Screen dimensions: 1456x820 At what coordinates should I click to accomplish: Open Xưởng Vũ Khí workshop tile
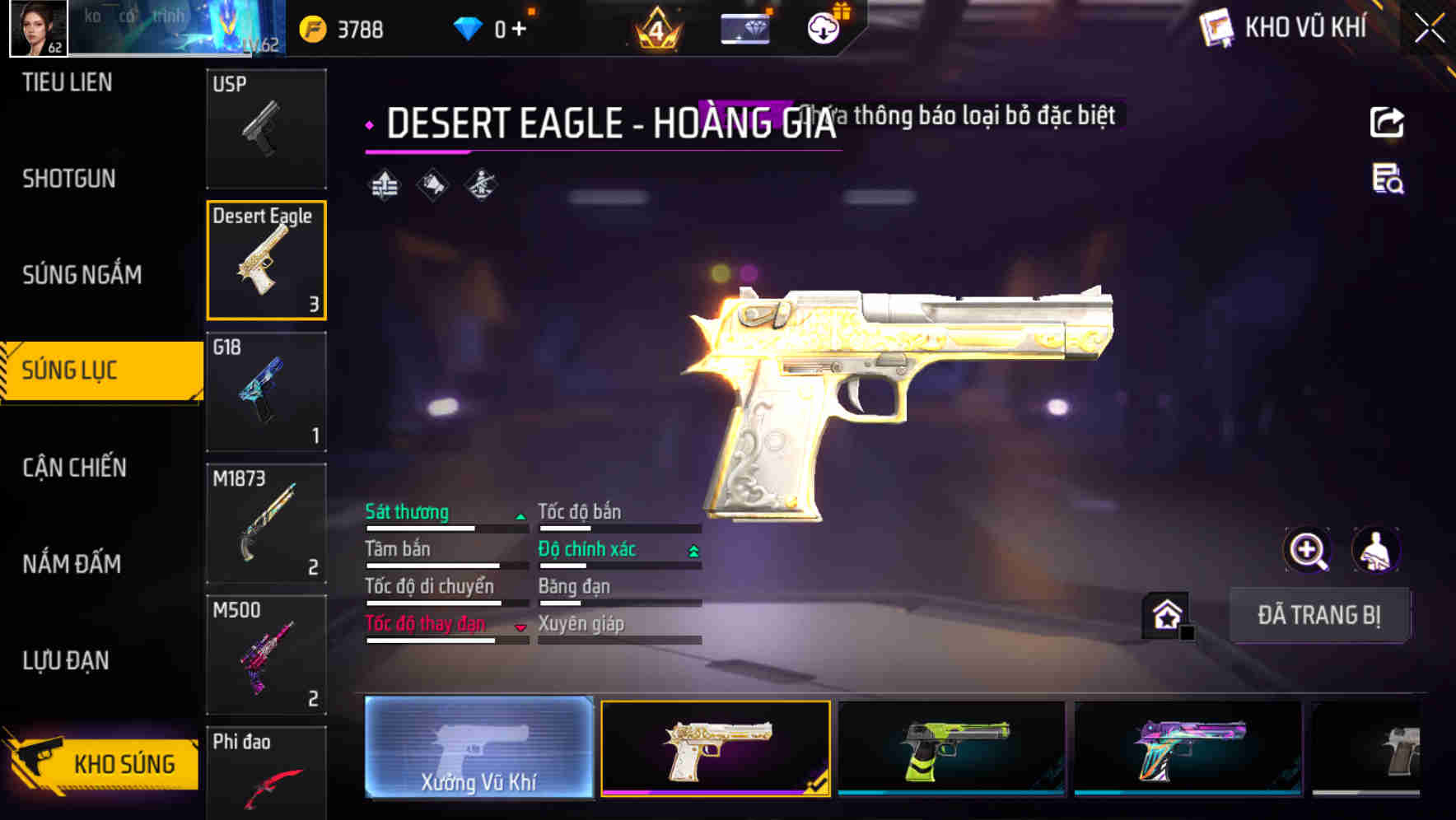(479, 748)
